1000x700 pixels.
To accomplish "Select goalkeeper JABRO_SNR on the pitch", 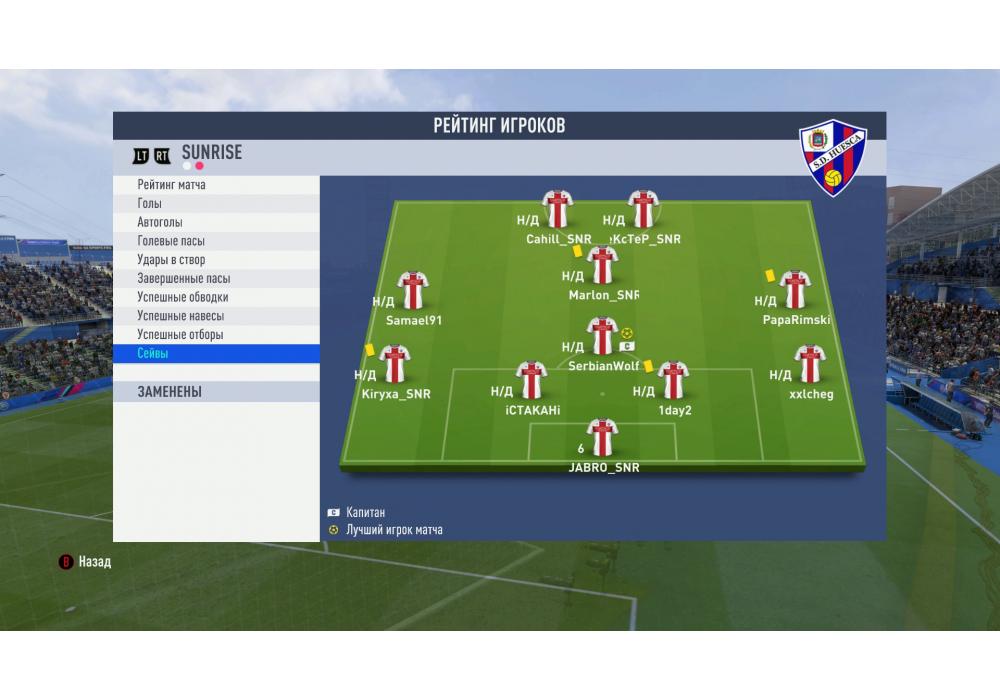I will [x=602, y=437].
